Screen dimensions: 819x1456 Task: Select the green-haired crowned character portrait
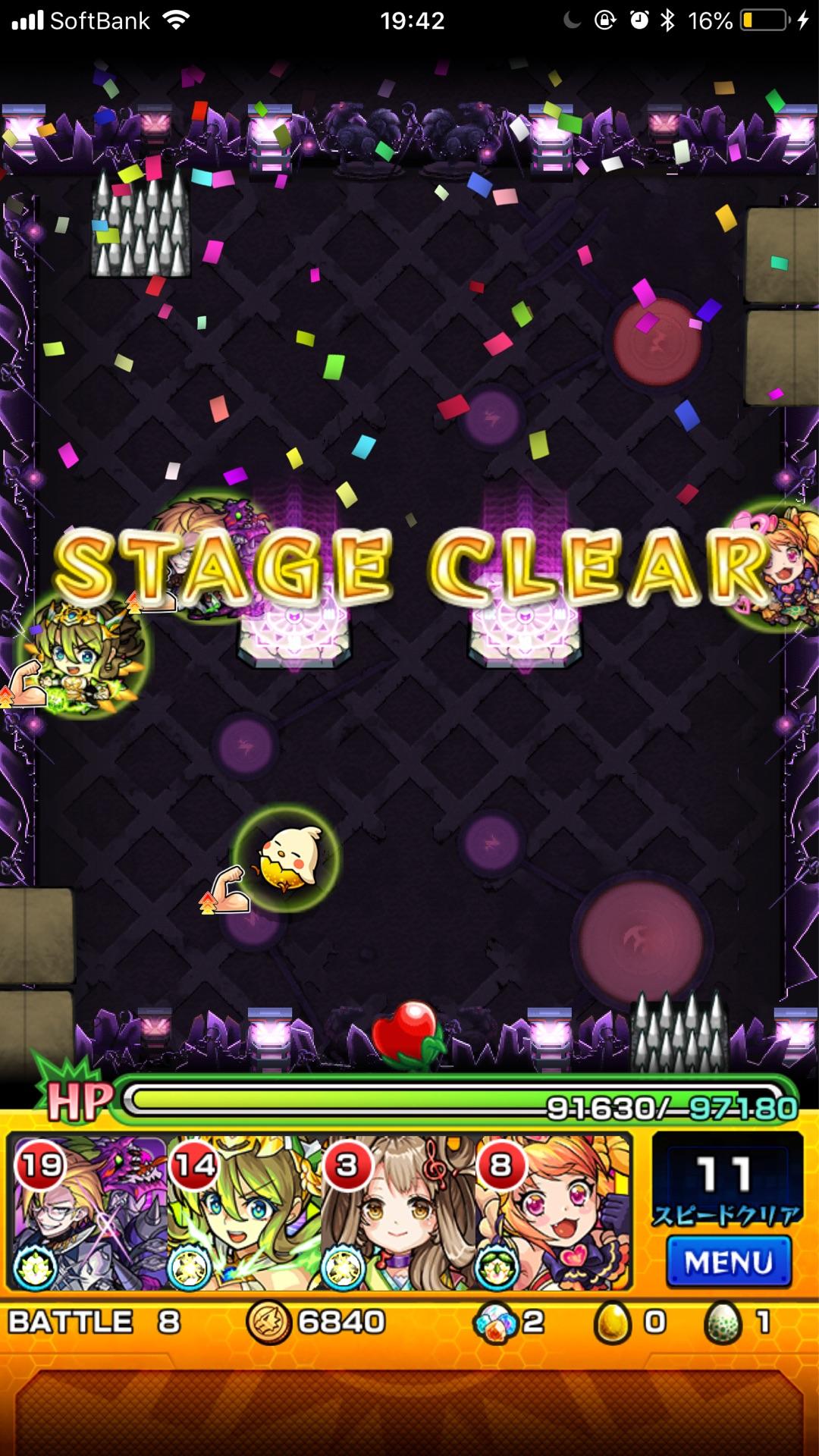243,1213
